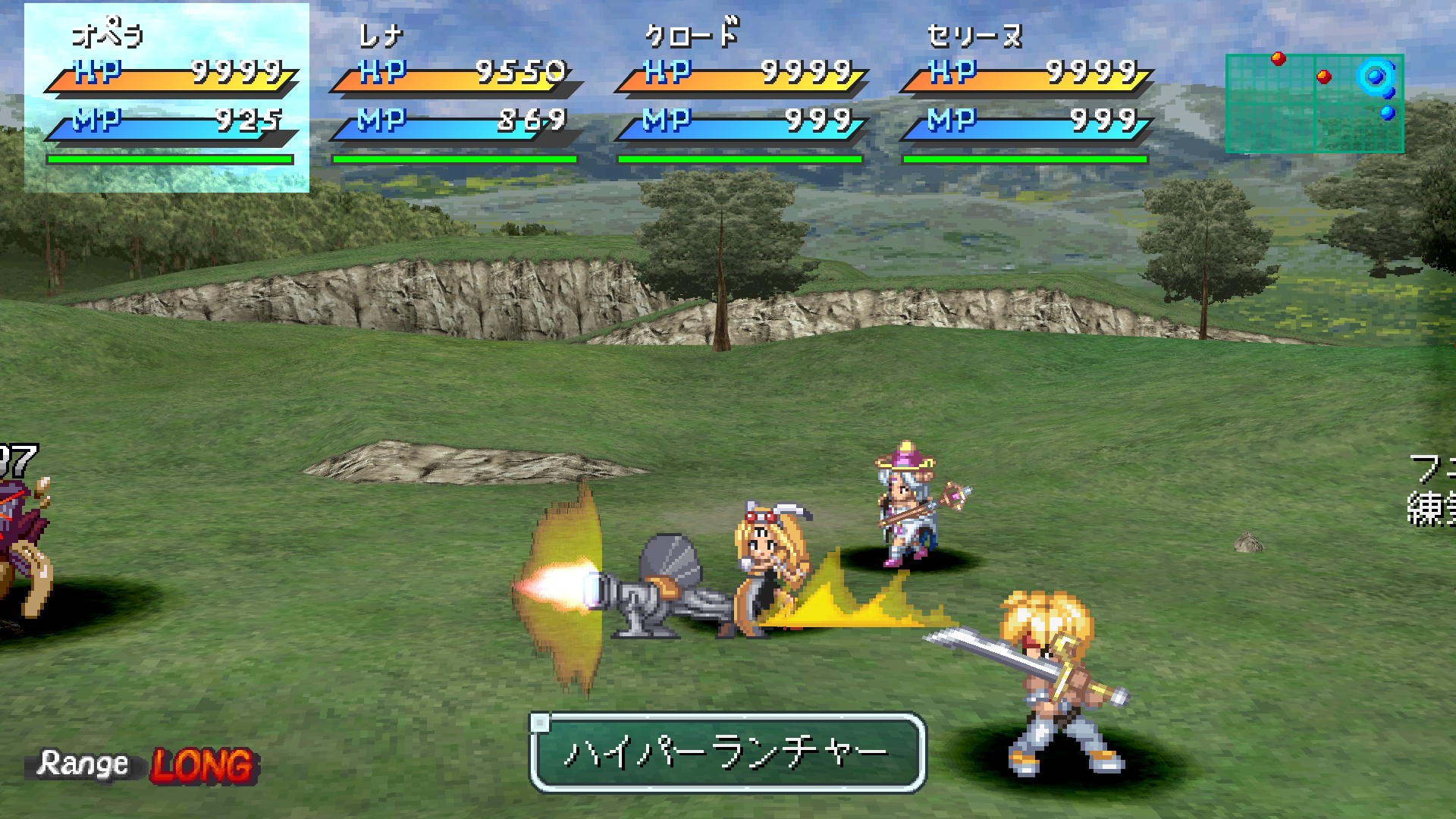Click the ハイパーランチャー skill name box

(x=727, y=752)
